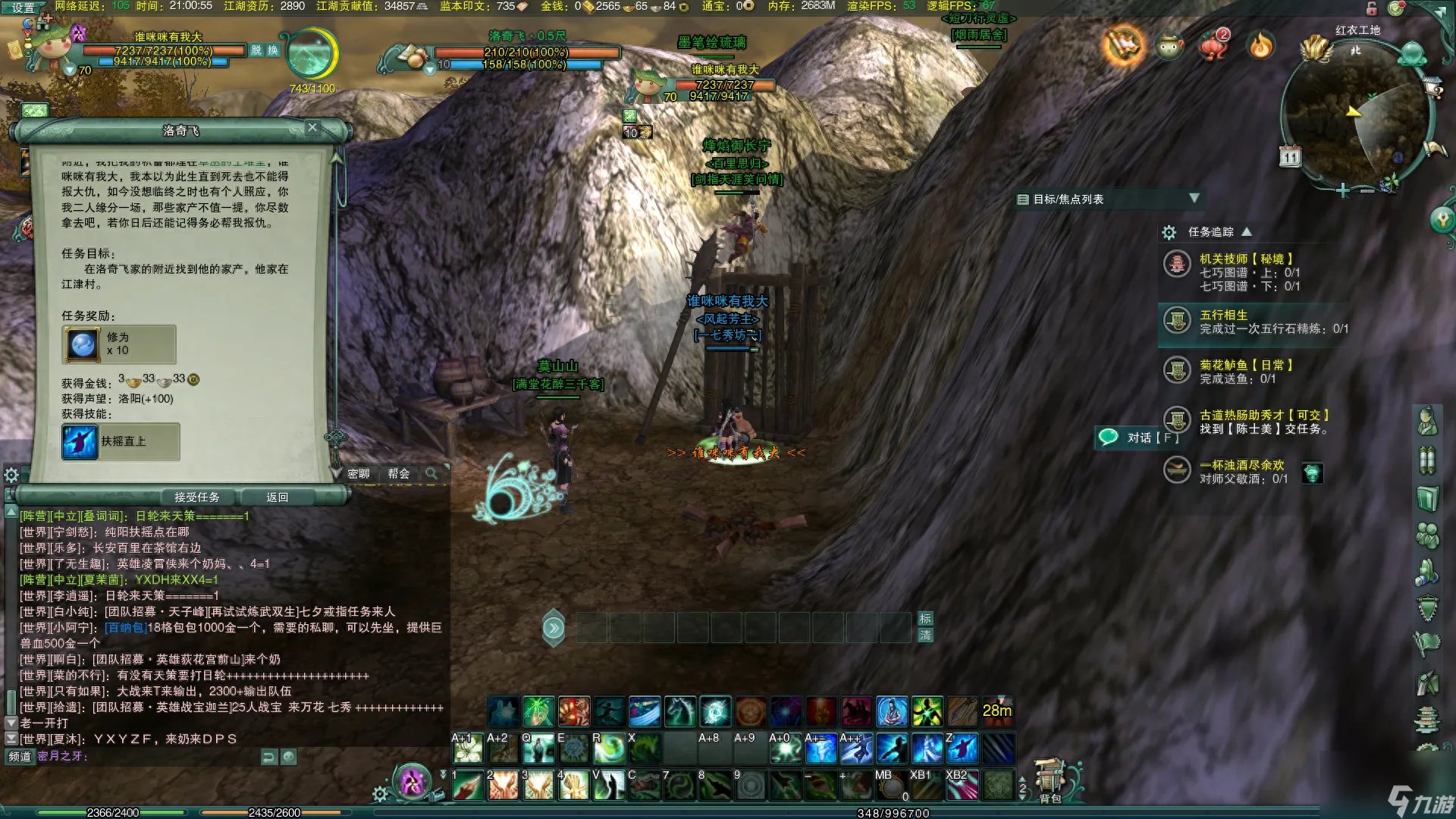Open the calendar icon near the minimap
Image resolution: width=1456 pixels, height=819 pixels.
tap(1290, 157)
